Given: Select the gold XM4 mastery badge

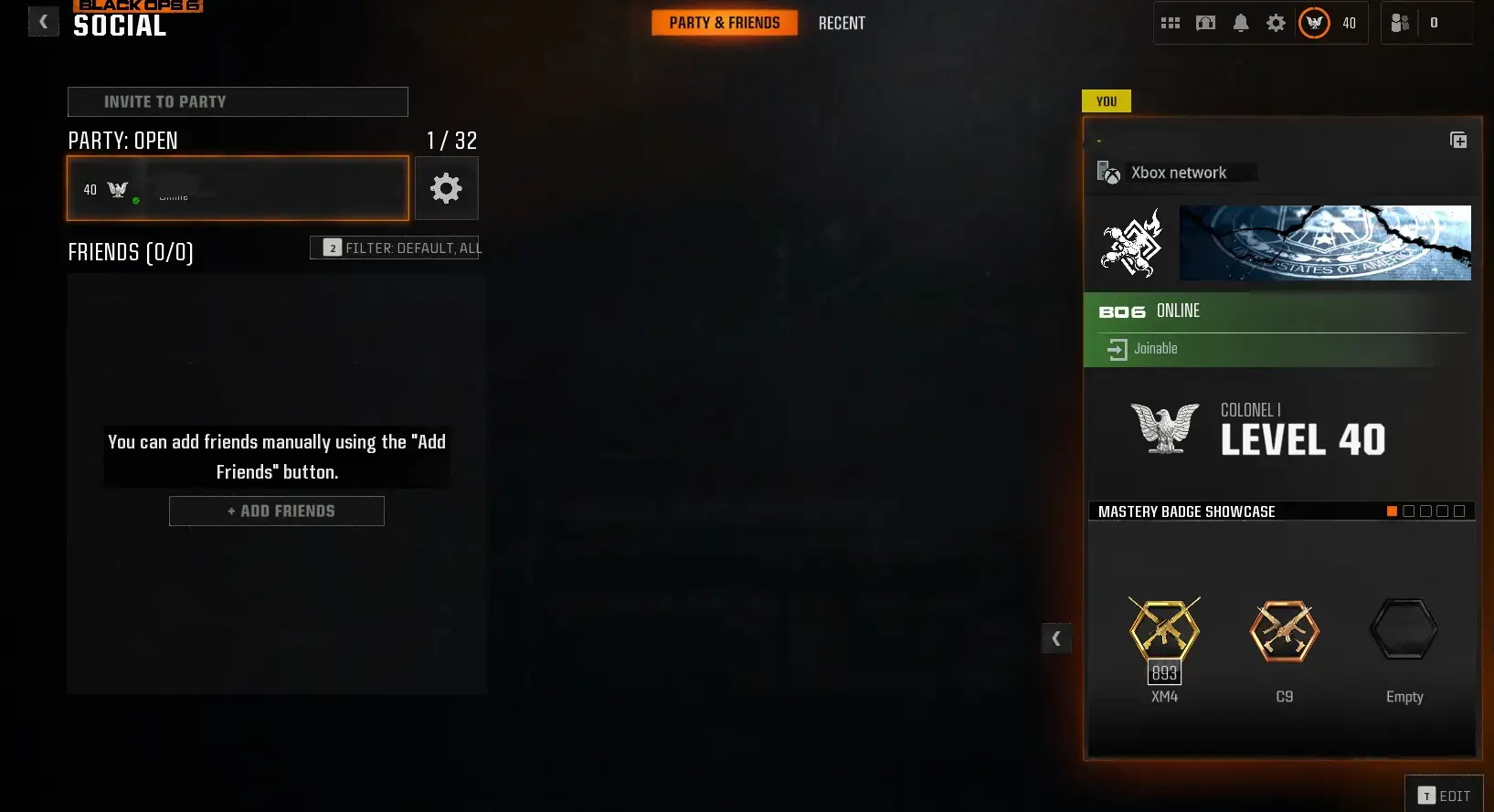Looking at the screenshot, I should pos(1165,631).
